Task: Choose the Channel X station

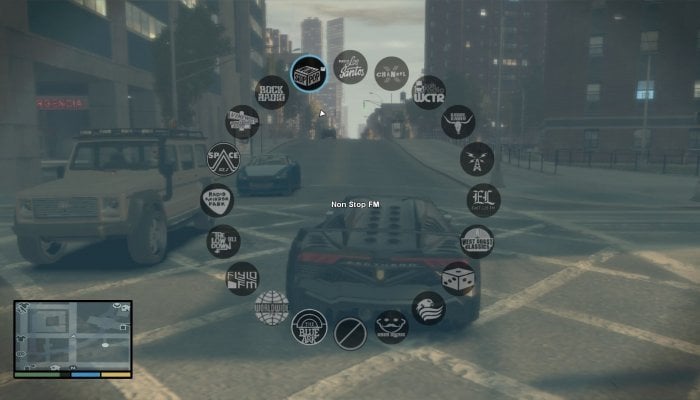Action: (391, 73)
